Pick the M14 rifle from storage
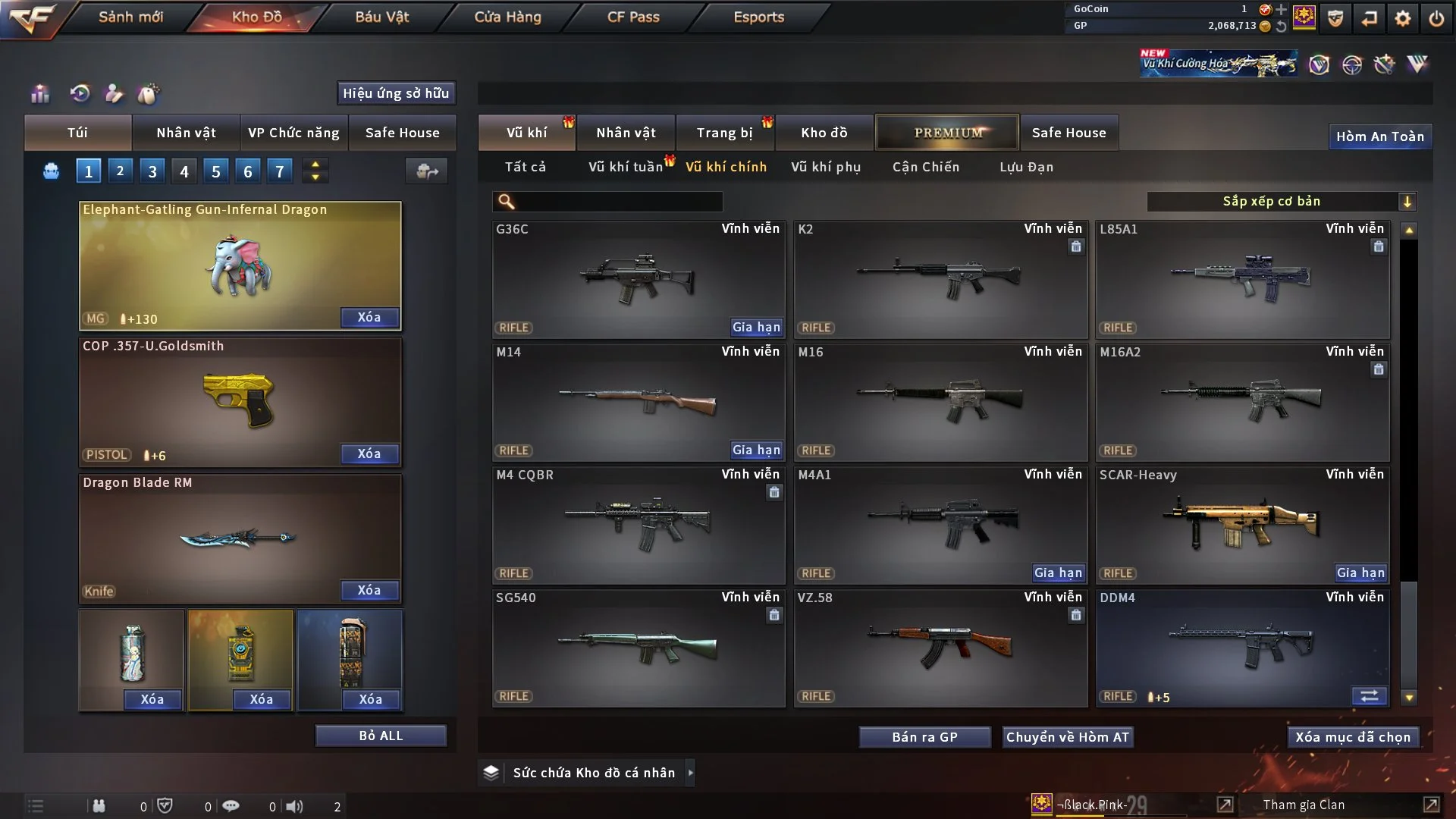1456x819 pixels. point(638,402)
